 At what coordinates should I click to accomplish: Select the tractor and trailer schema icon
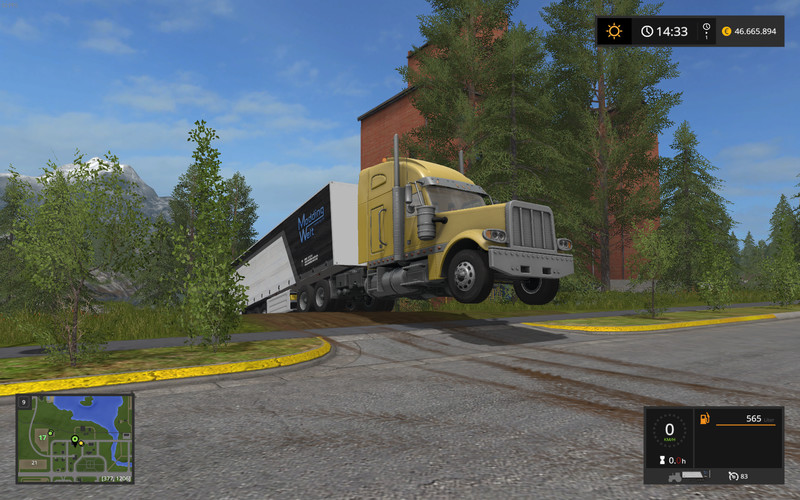click(x=689, y=475)
